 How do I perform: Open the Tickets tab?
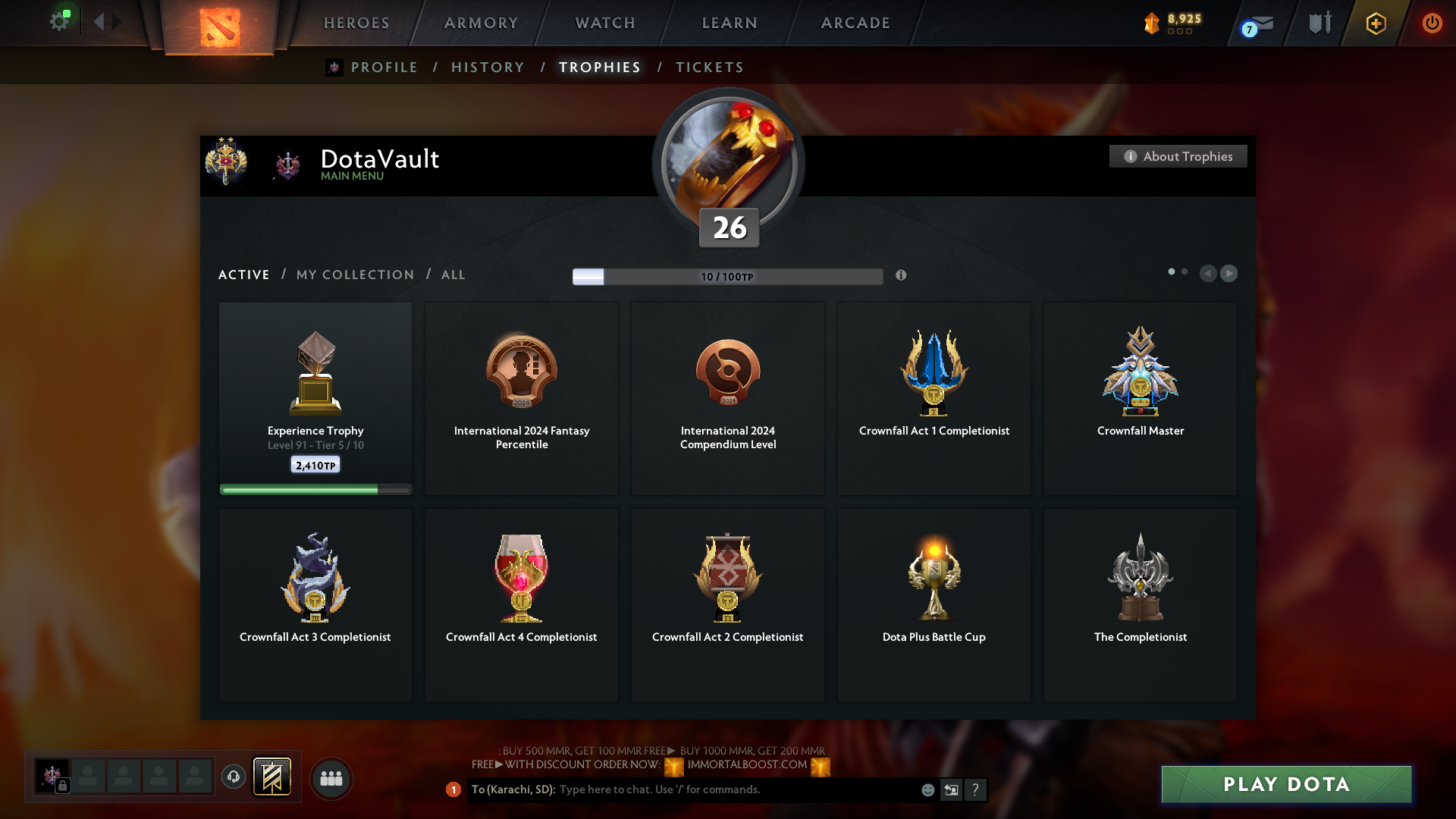(x=709, y=67)
